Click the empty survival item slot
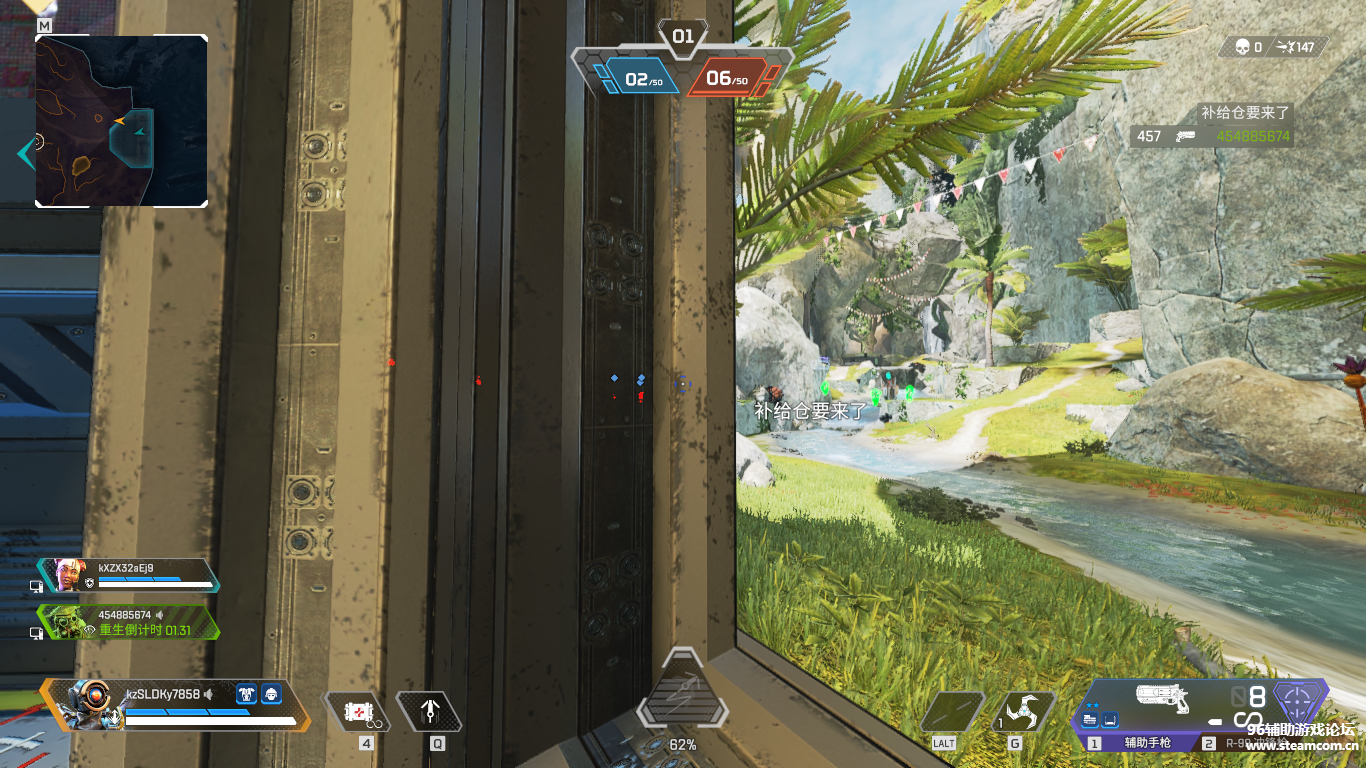This screenshot has height=768, width=1366. tap(951, 712)
